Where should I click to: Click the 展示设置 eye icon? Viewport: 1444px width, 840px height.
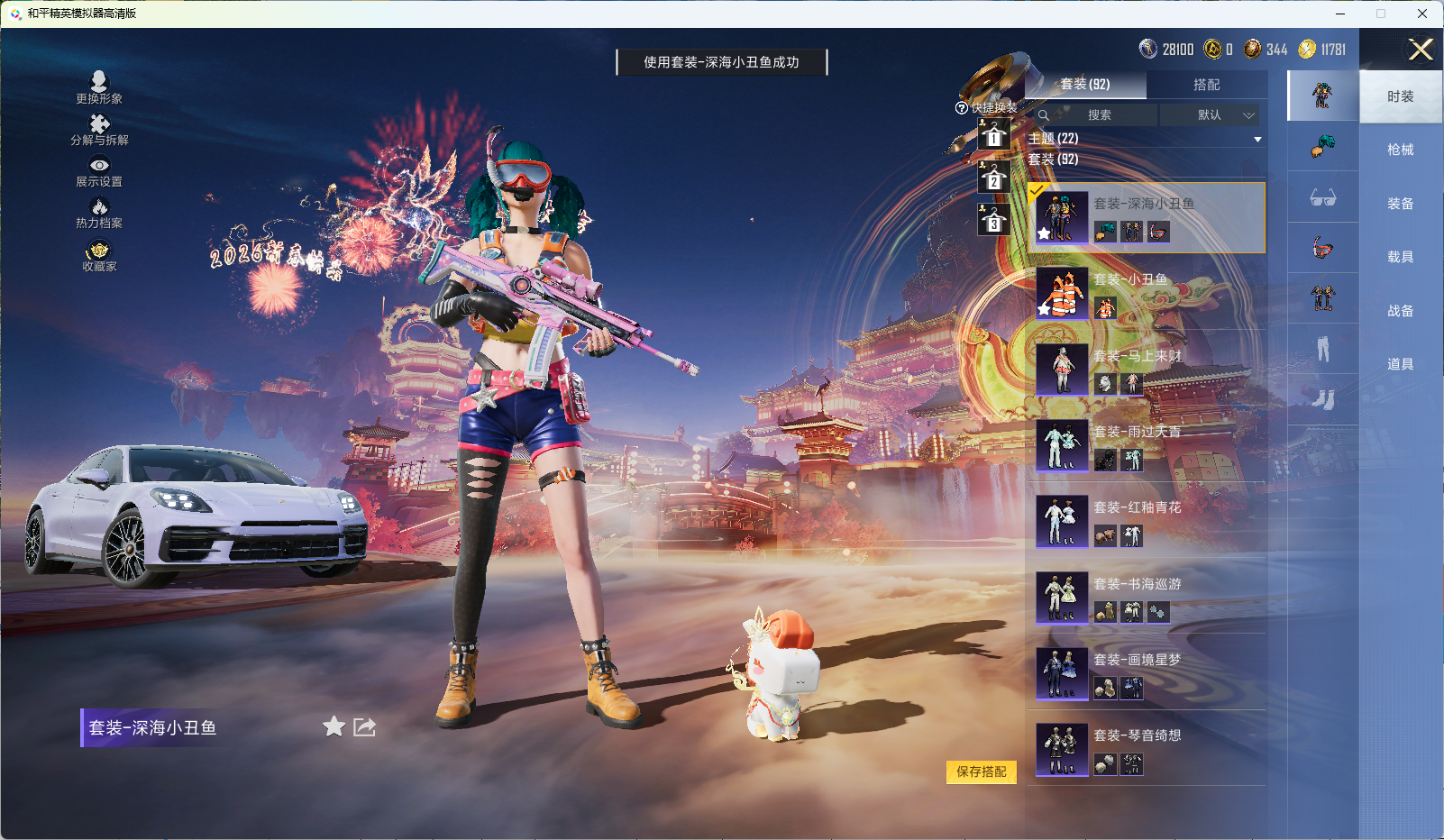click(x=100, y=166)
